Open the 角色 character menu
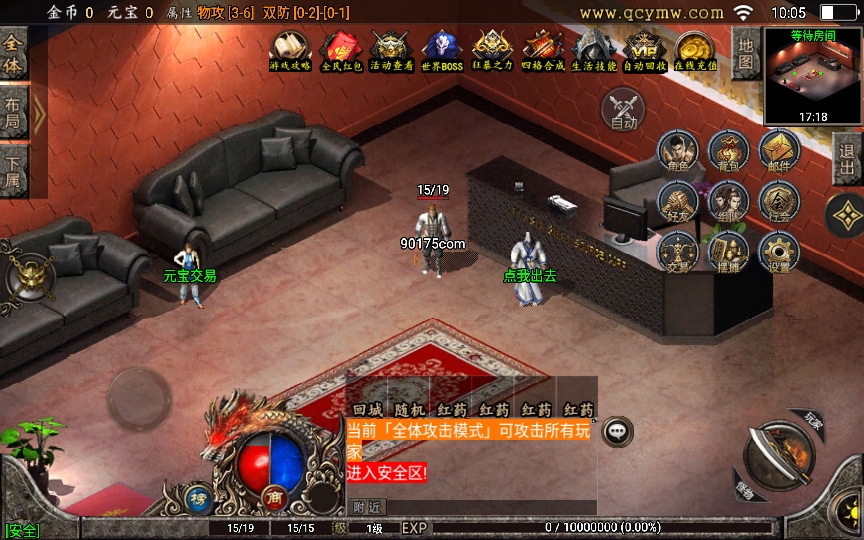Screen dimensions: 864x540 tap(678, 152)
